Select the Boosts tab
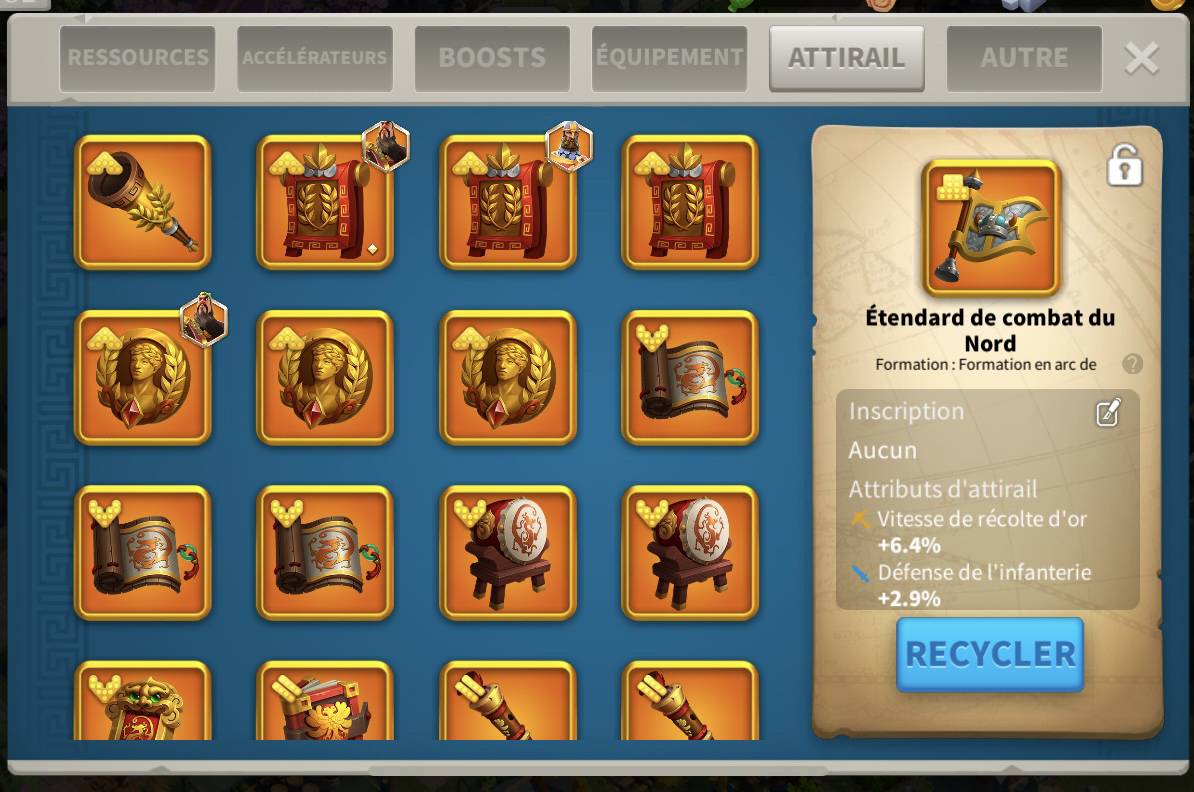Image resolution: width=1194 pixels, height=792 pixels. tap(492, 58)
